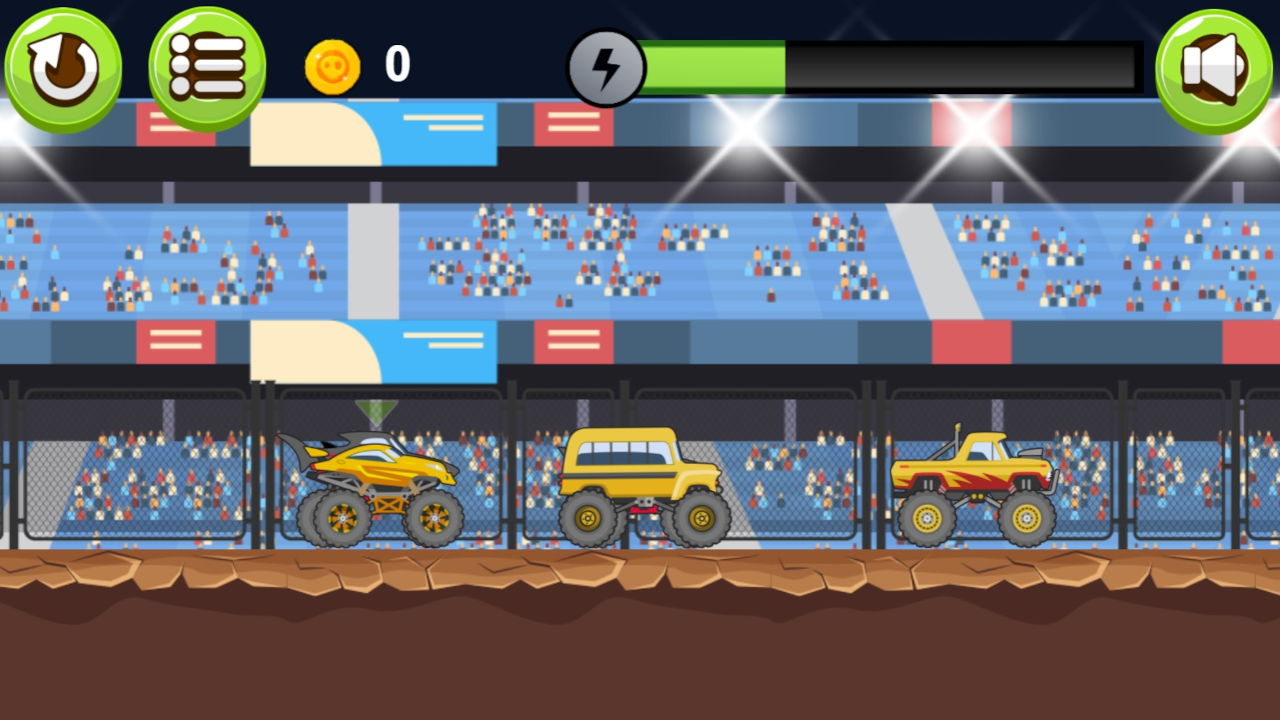Click the lightning bolt energy icon
This screenshot has width=1280, height=720.
(x=608, y=65)
